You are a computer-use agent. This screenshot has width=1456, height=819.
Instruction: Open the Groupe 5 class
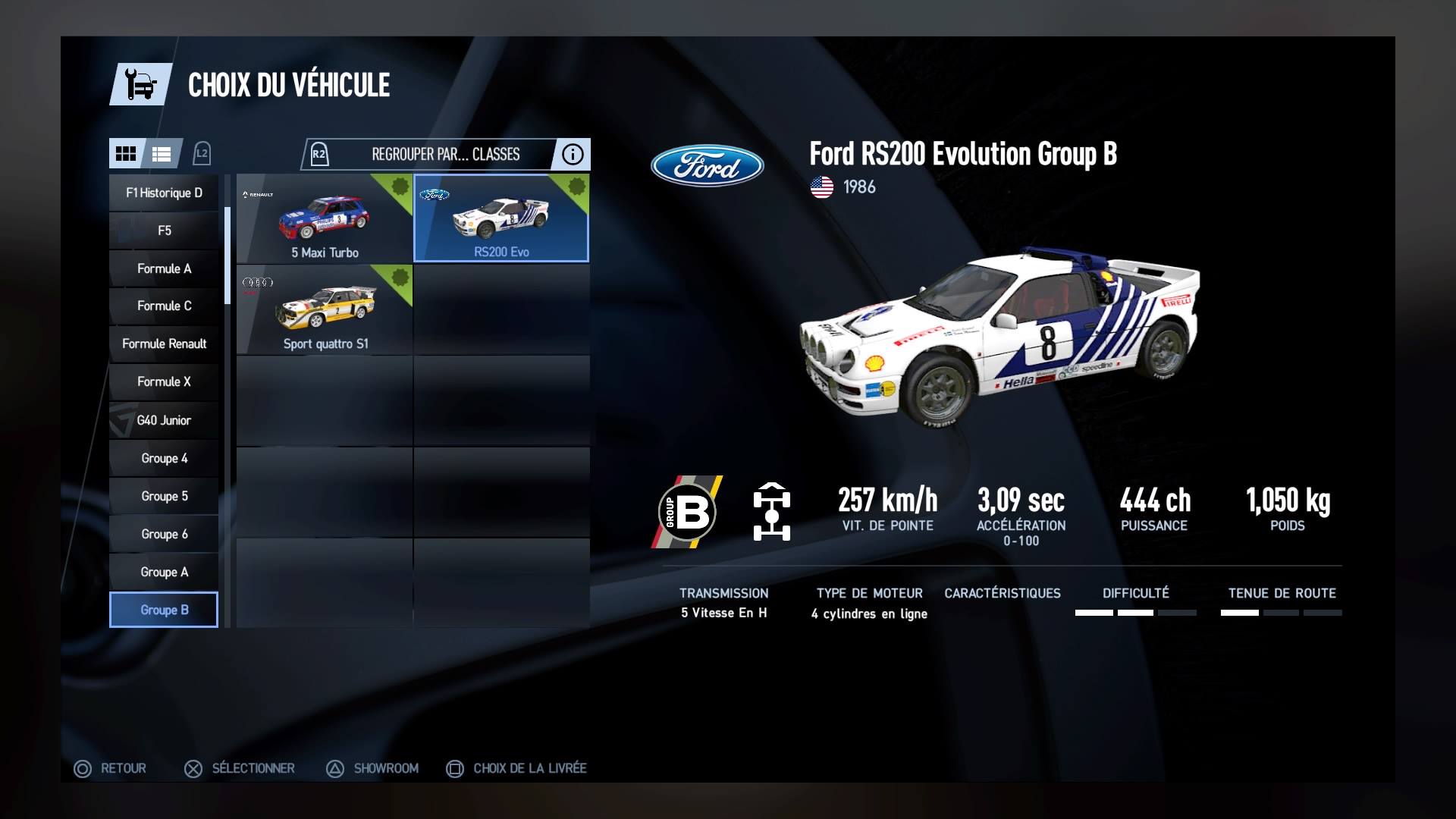pos(164,496)
